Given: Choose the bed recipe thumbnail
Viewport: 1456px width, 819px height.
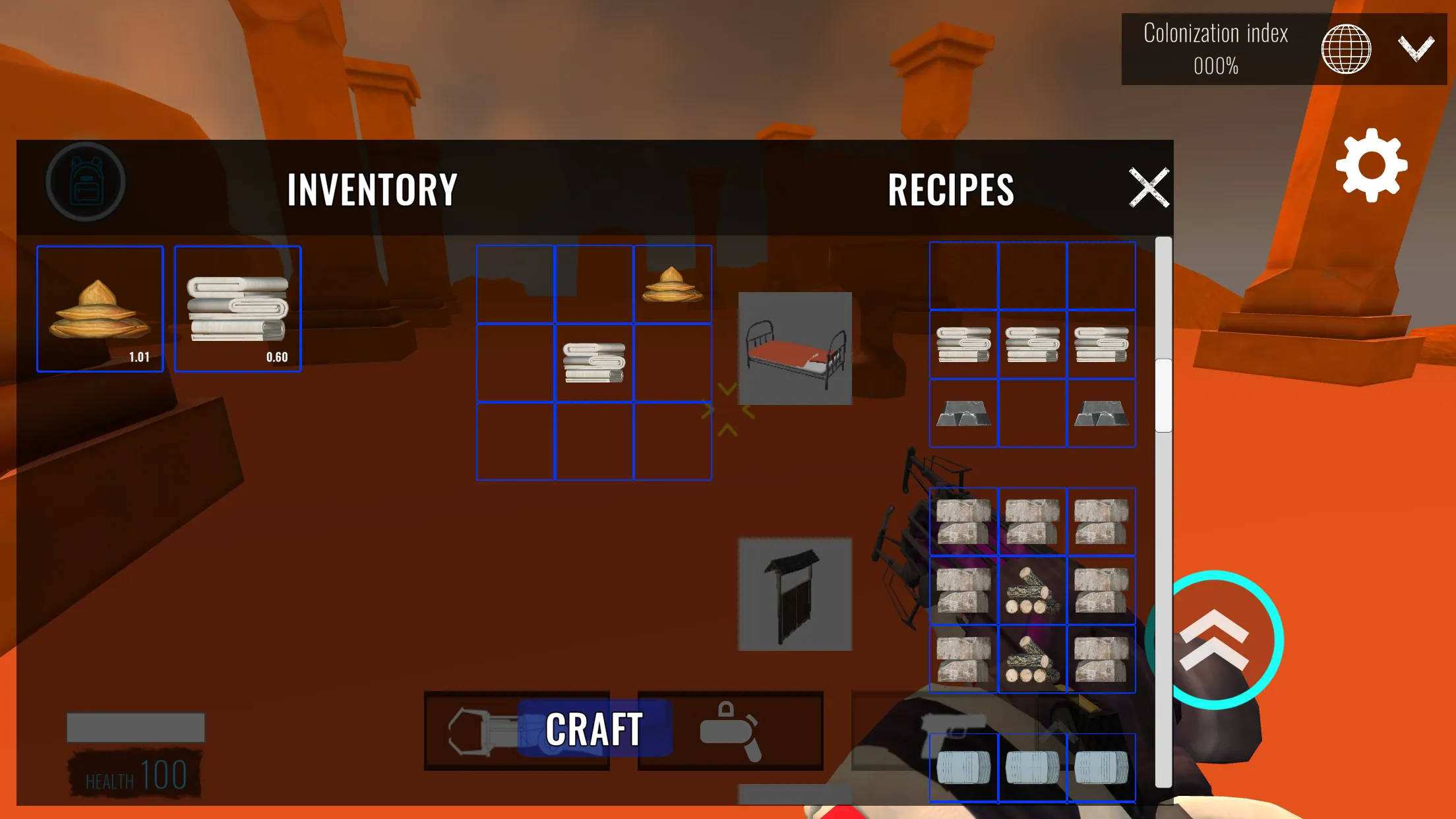Looking at the screenshot, I should (x=795, y=348).
